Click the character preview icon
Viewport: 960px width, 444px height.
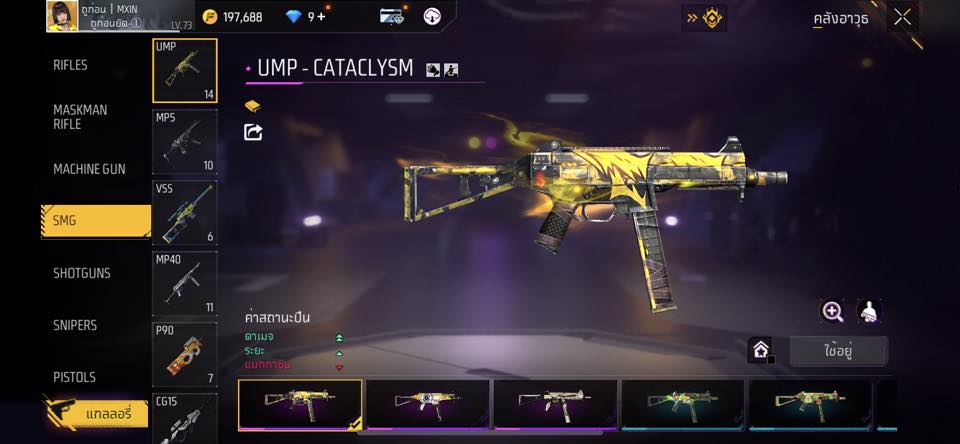[x=869, y=311]
